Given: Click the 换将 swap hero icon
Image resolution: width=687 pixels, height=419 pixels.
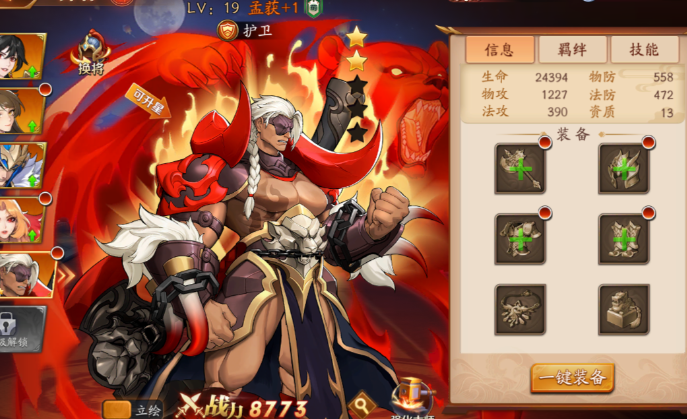Looking at the screenshot, I should tap(92, 53).
